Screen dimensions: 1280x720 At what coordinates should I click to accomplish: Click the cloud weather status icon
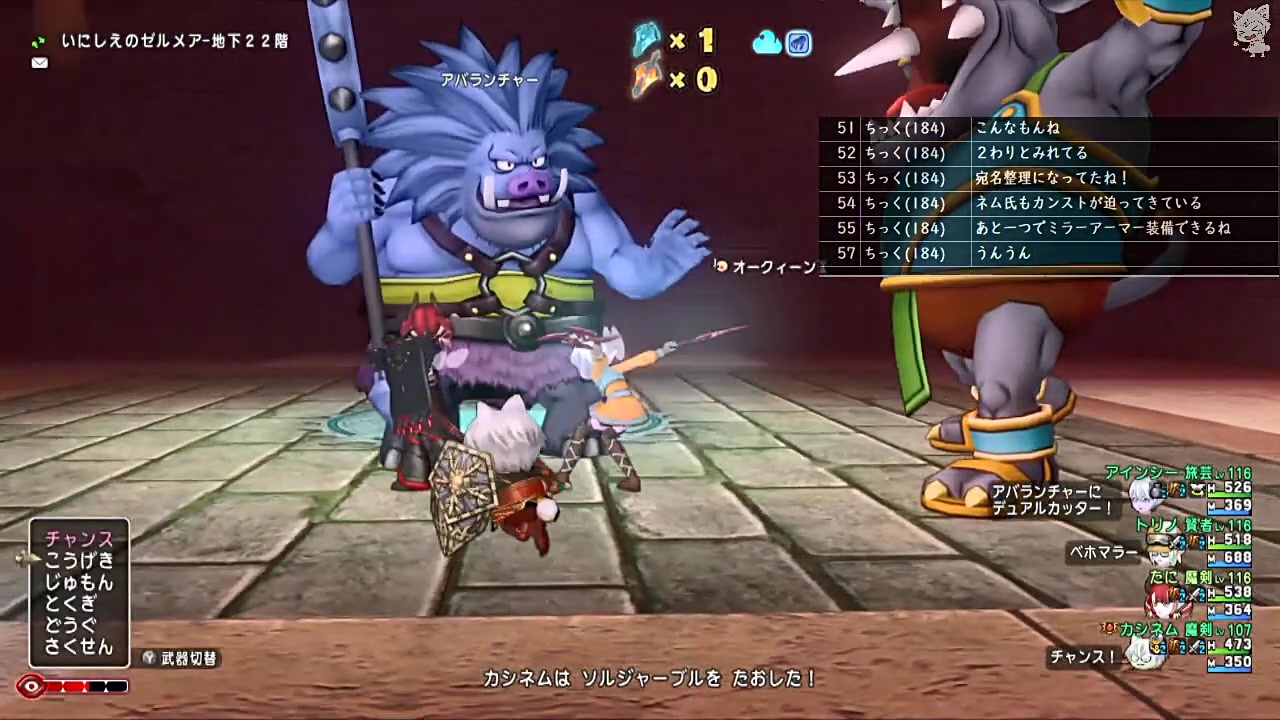[x=767, y=43]
